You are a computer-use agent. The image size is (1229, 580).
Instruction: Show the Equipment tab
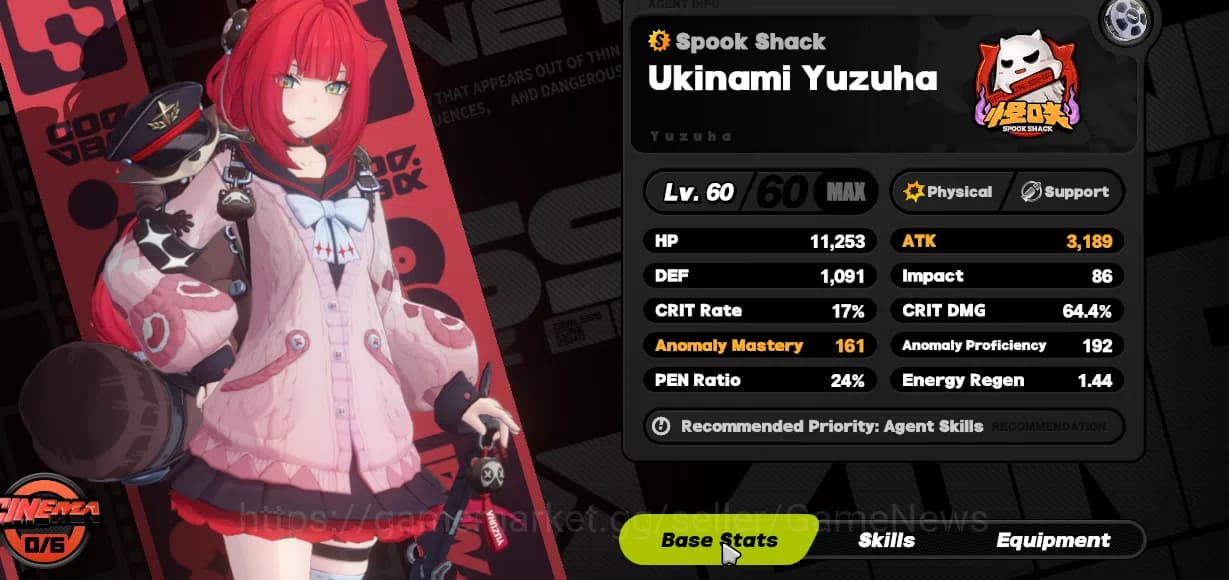click(x=1053, y=541)
